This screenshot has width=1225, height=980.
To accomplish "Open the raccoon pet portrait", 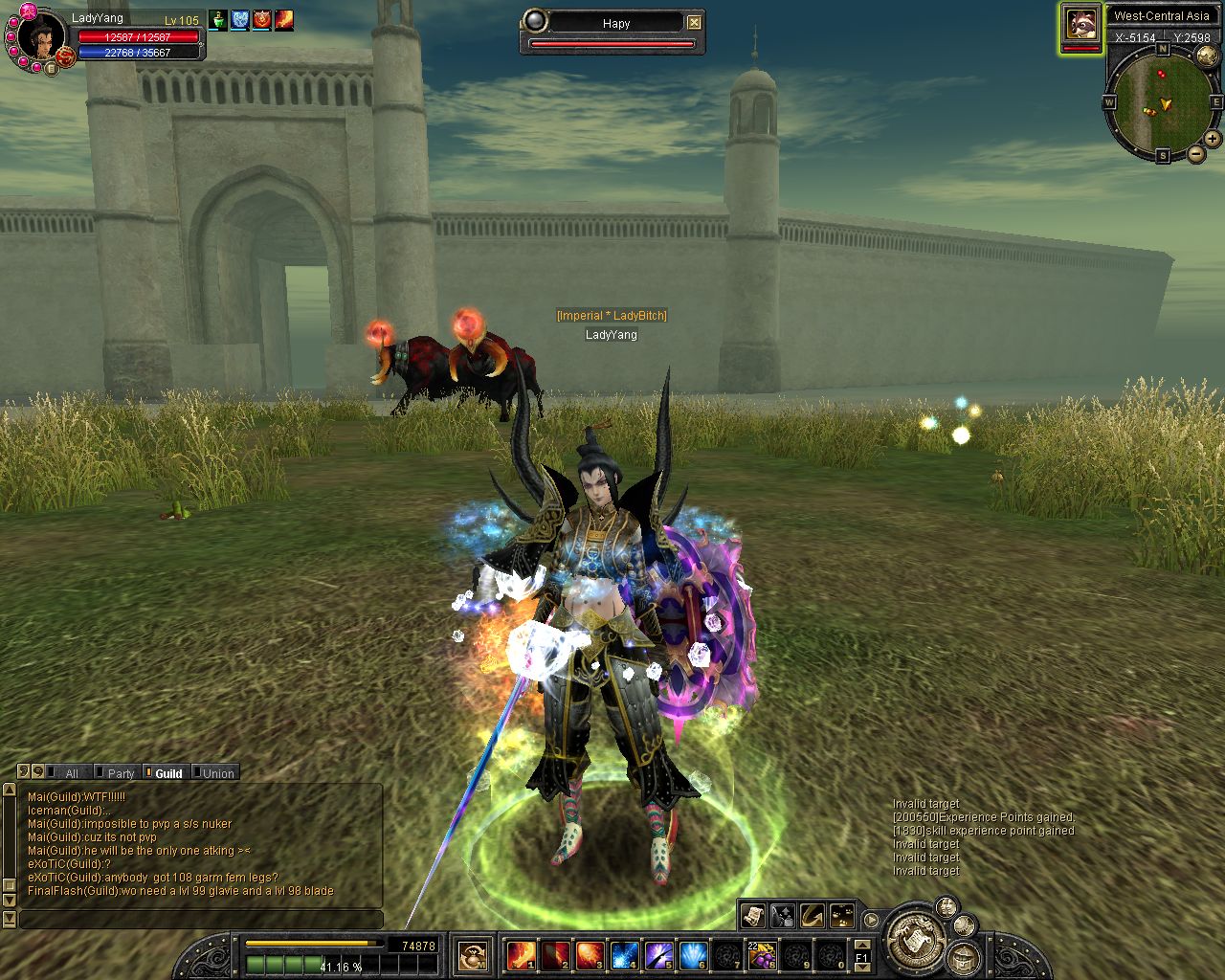I will click(1081, 25).
